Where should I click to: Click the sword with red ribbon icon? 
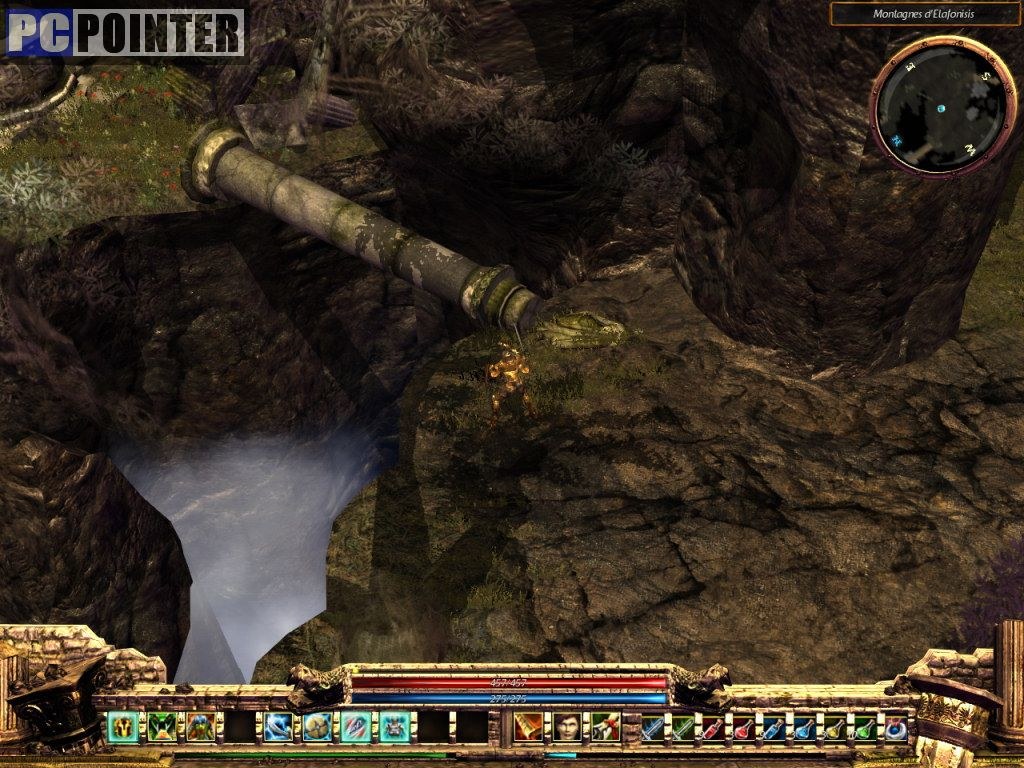coord(605,726)
